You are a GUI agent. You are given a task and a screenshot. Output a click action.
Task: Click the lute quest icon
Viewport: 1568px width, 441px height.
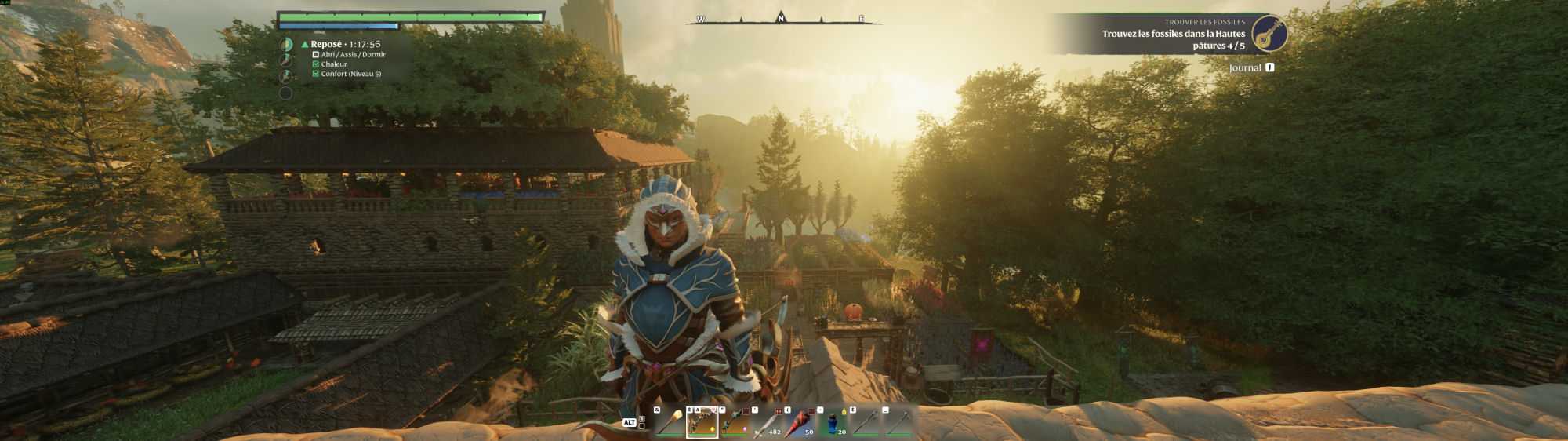click(x=1269, y=34)
